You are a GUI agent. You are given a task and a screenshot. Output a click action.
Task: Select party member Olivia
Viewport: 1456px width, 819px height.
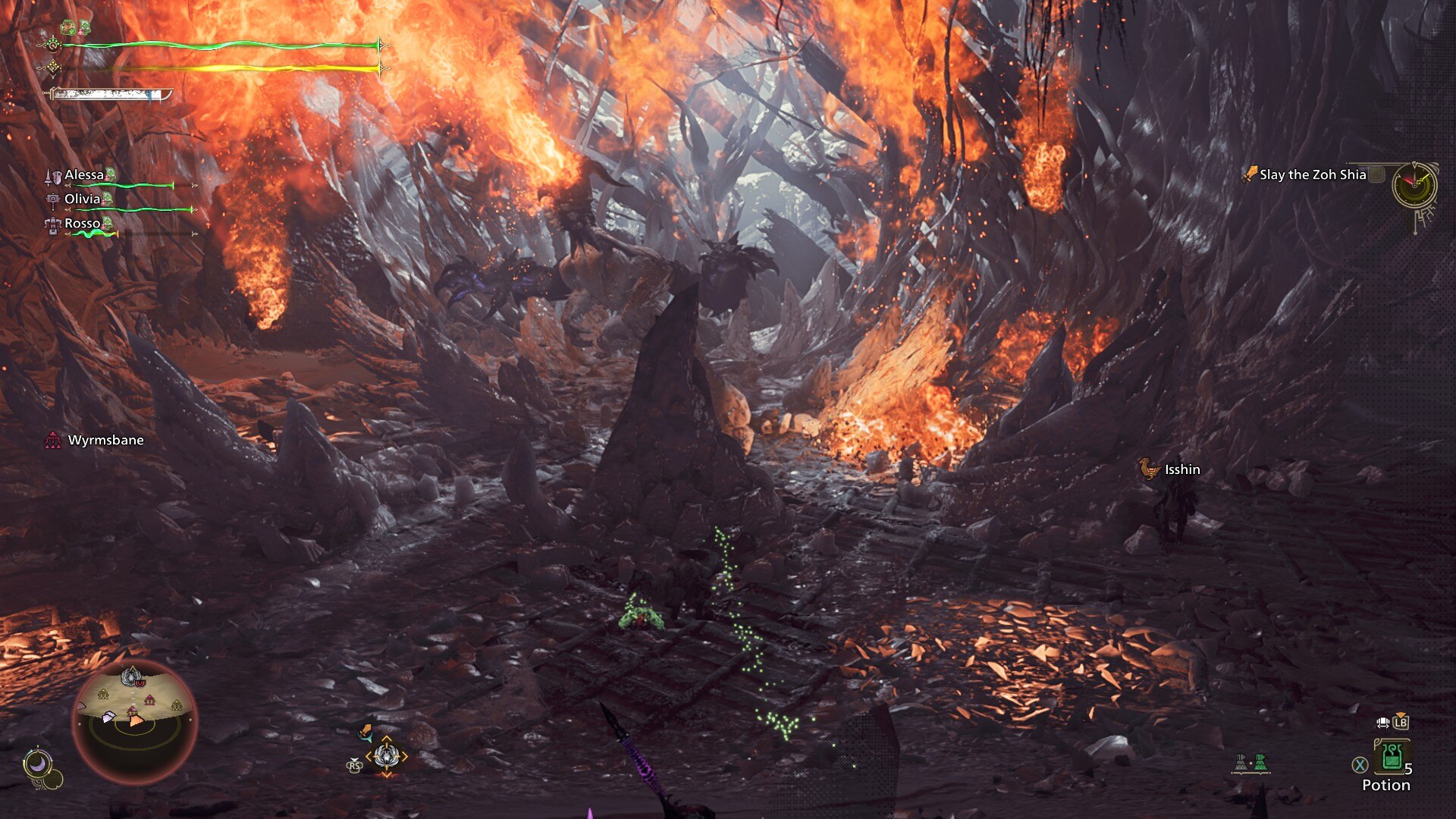(x=82, y=199)
